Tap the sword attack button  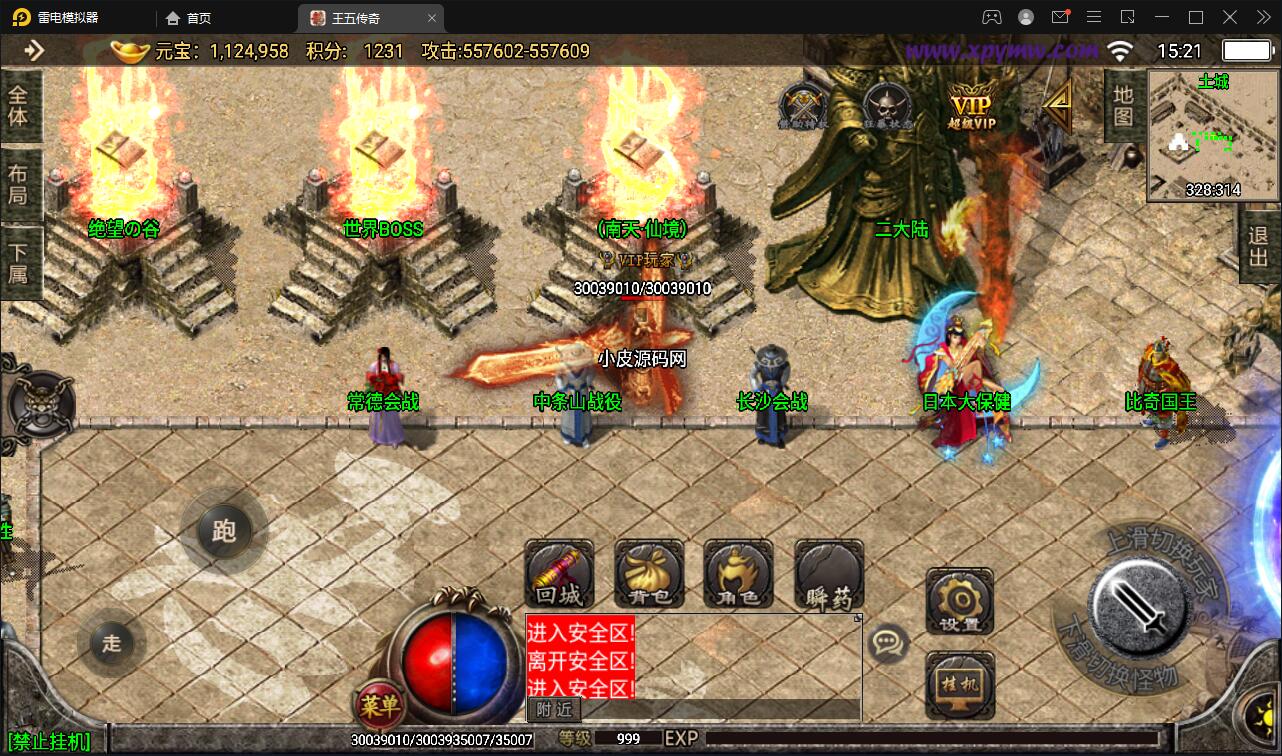[1137, 603]
